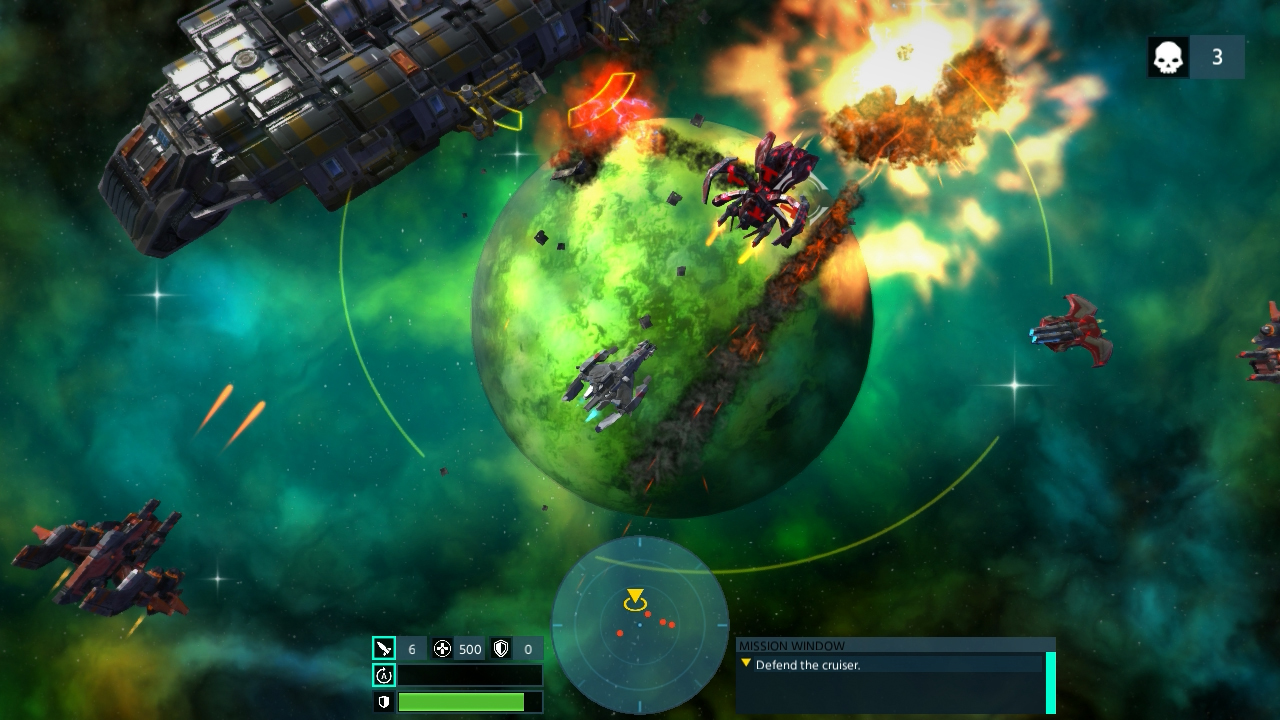Click the kill count number 3
The image size is (1280, 720).
(1218, 57)
